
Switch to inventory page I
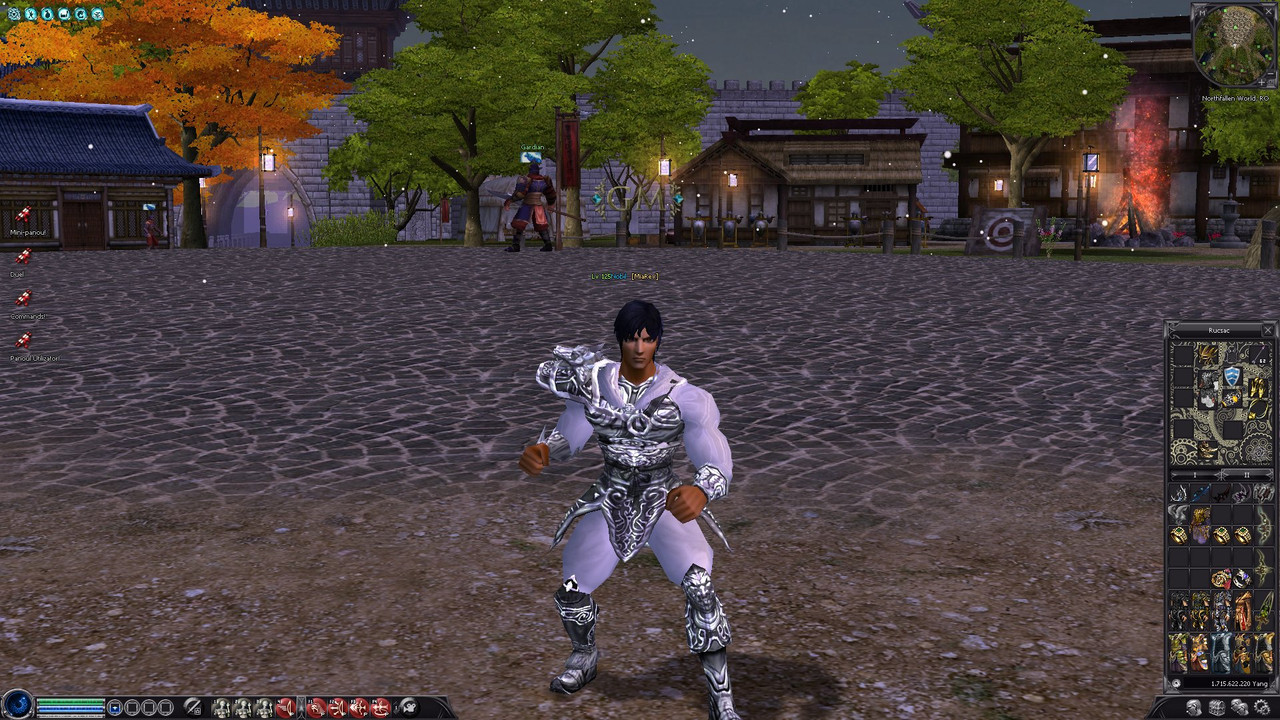[1195, 476]
